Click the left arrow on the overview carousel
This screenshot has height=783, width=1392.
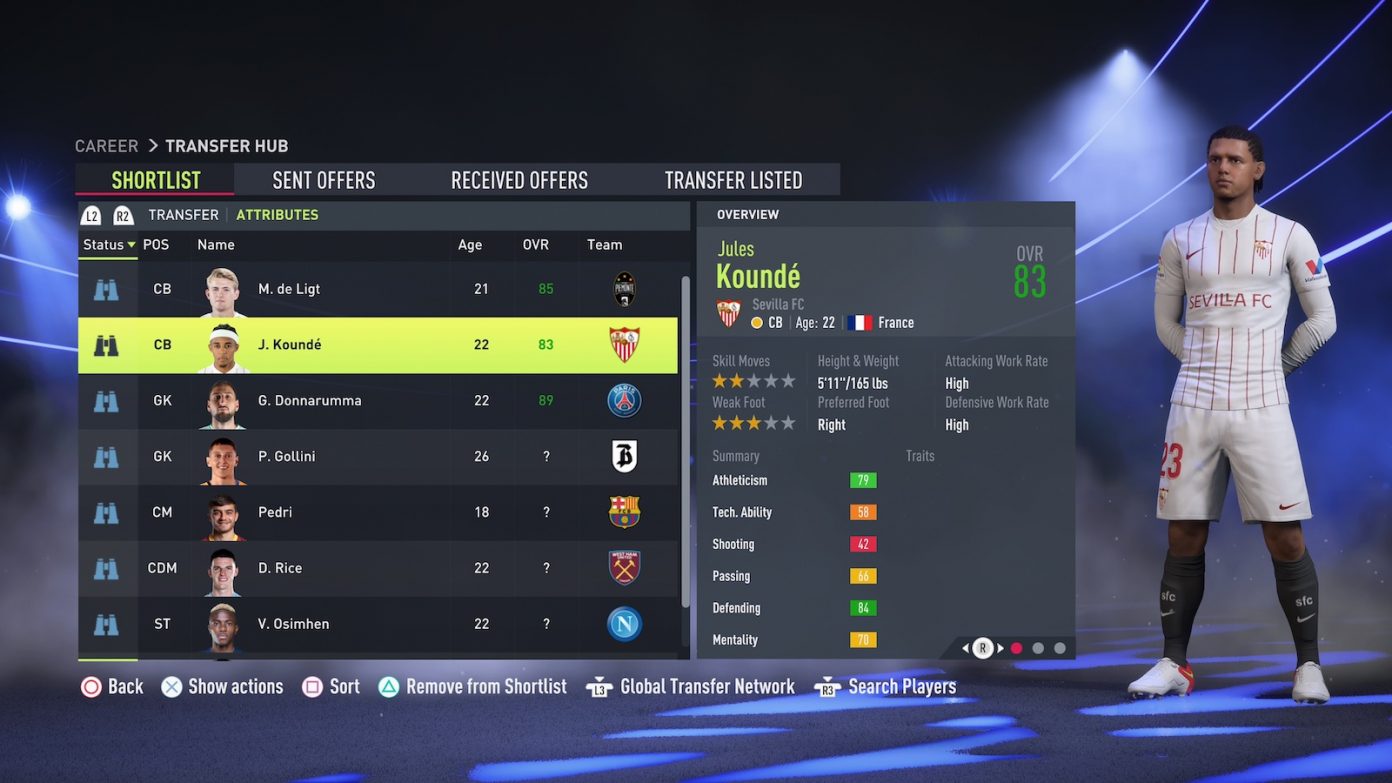click(963, 648)
